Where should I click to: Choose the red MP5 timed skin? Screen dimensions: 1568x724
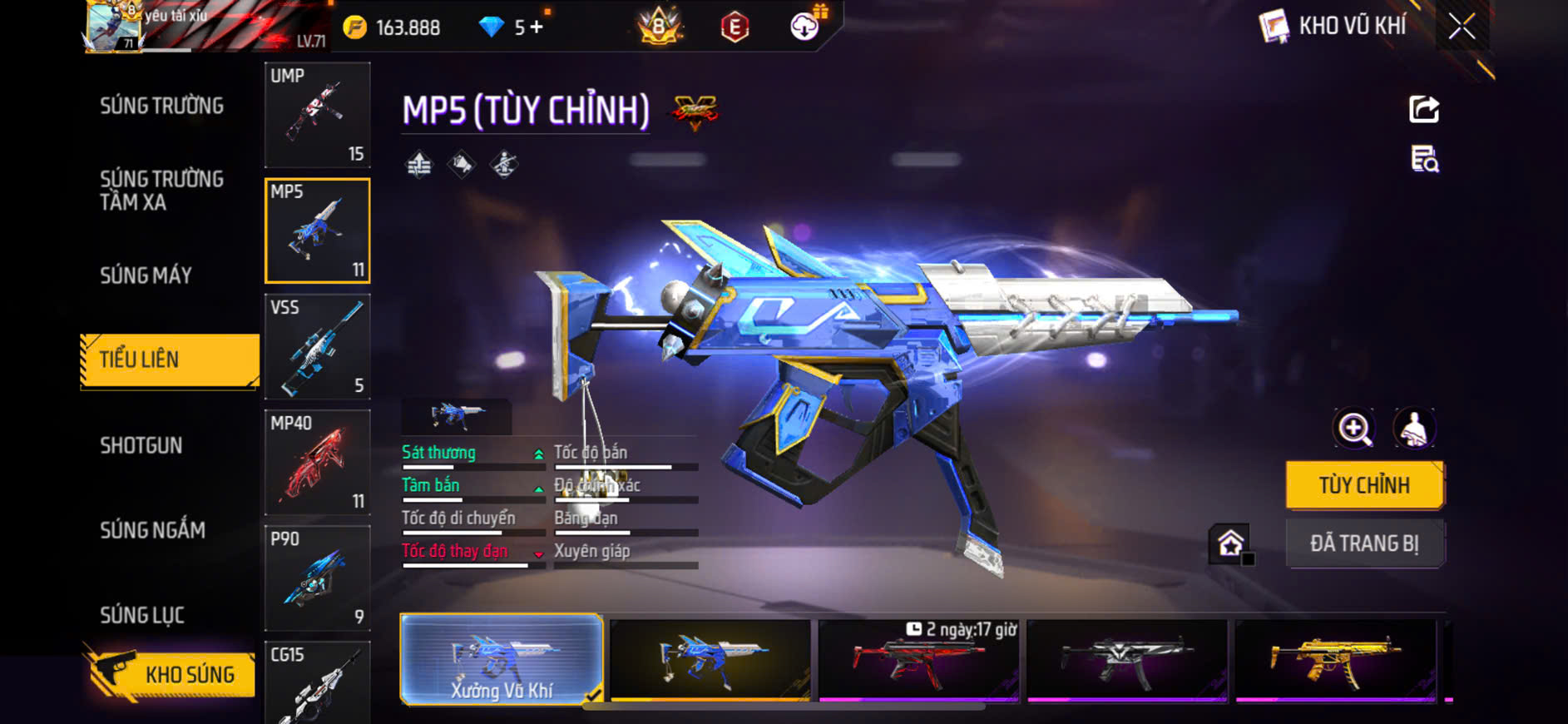pos(918,660)
